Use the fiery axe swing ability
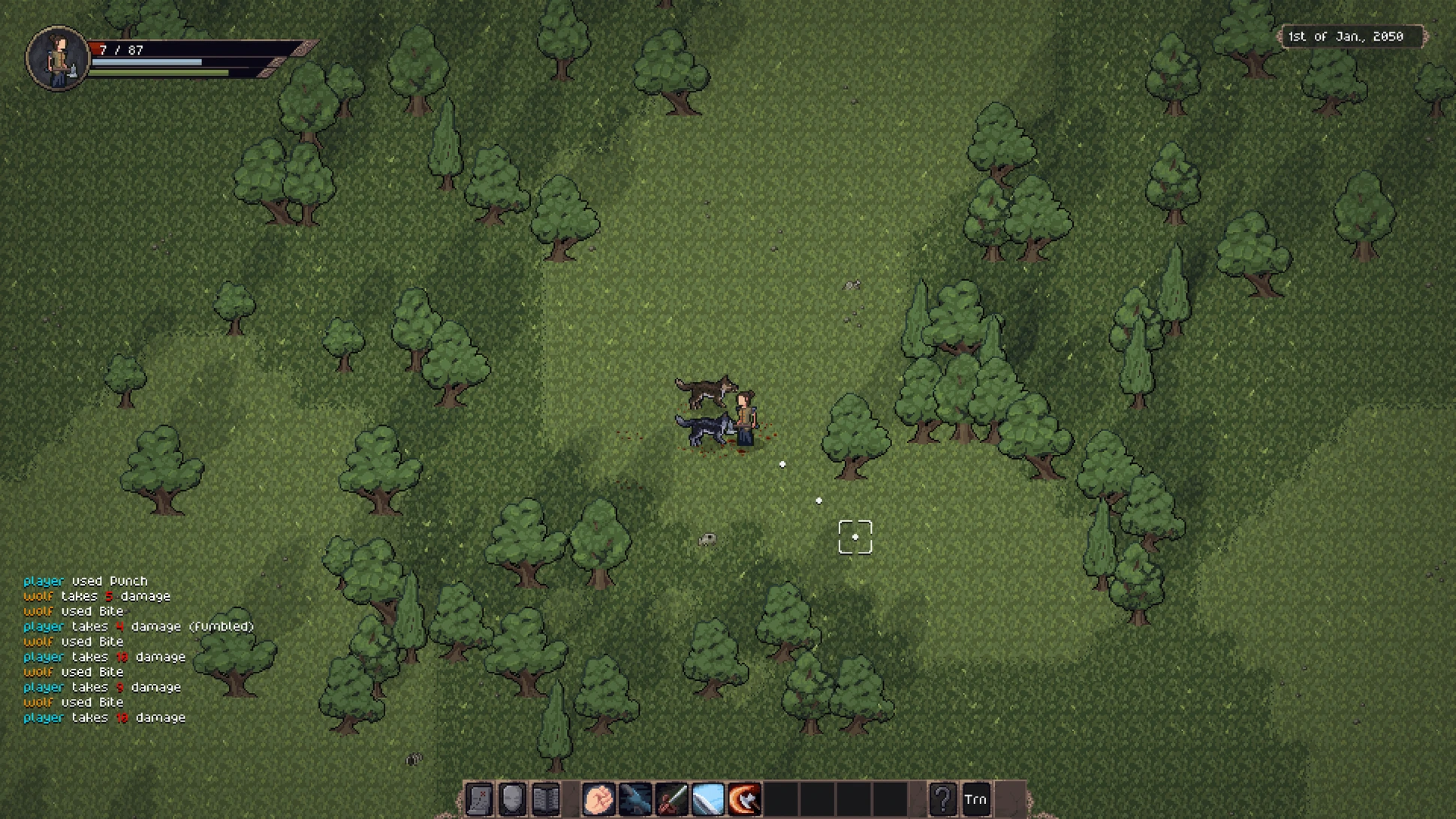The image size is (1456, 819). (744, 799)
